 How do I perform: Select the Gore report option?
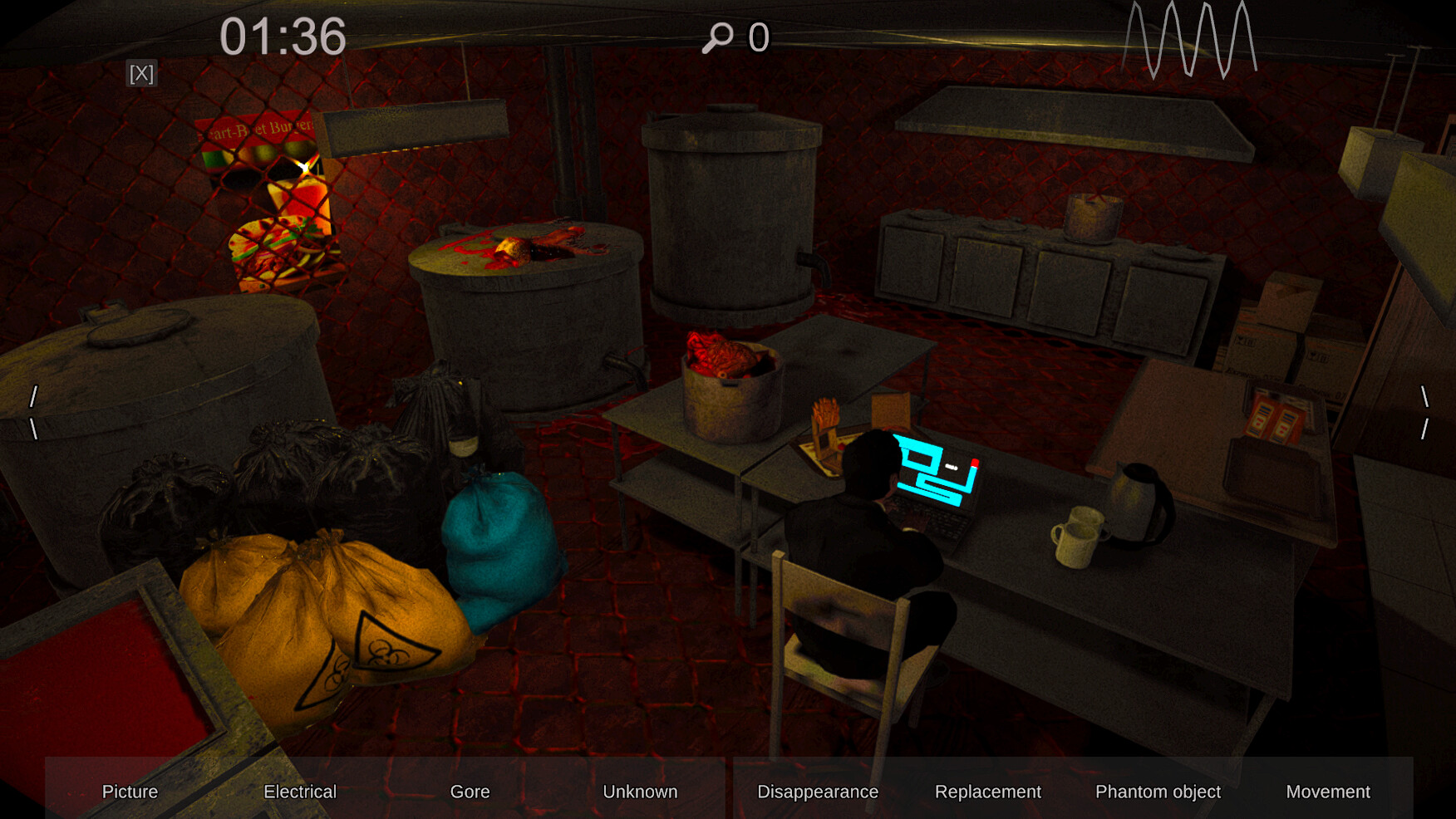point(469,792)
